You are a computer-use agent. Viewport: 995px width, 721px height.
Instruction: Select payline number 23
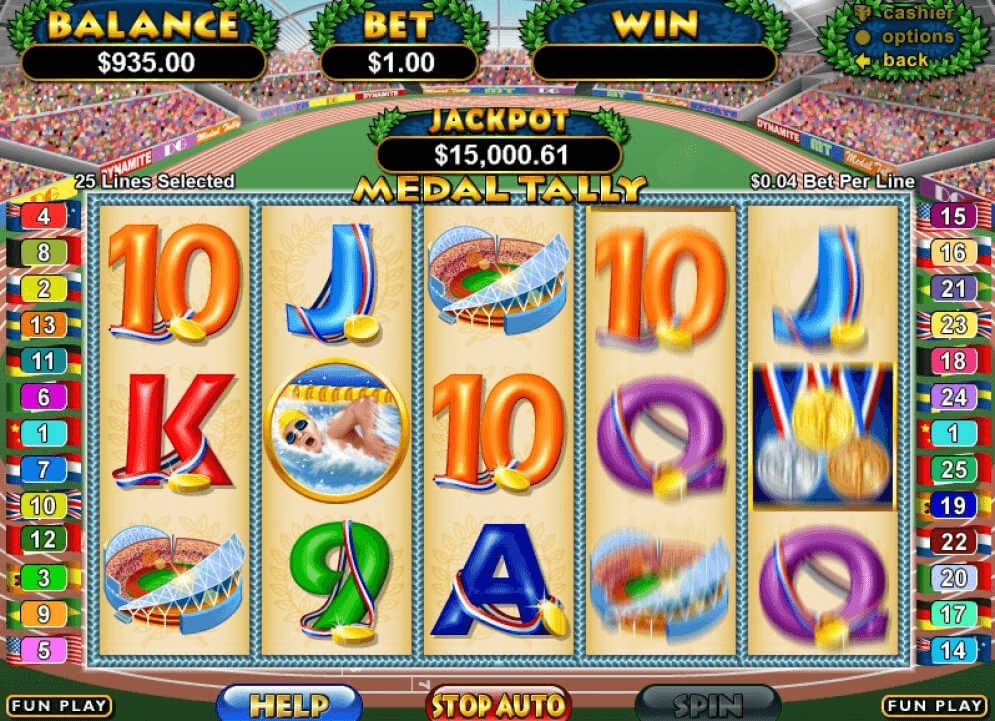pyautogui.click(x=953, y=325)
